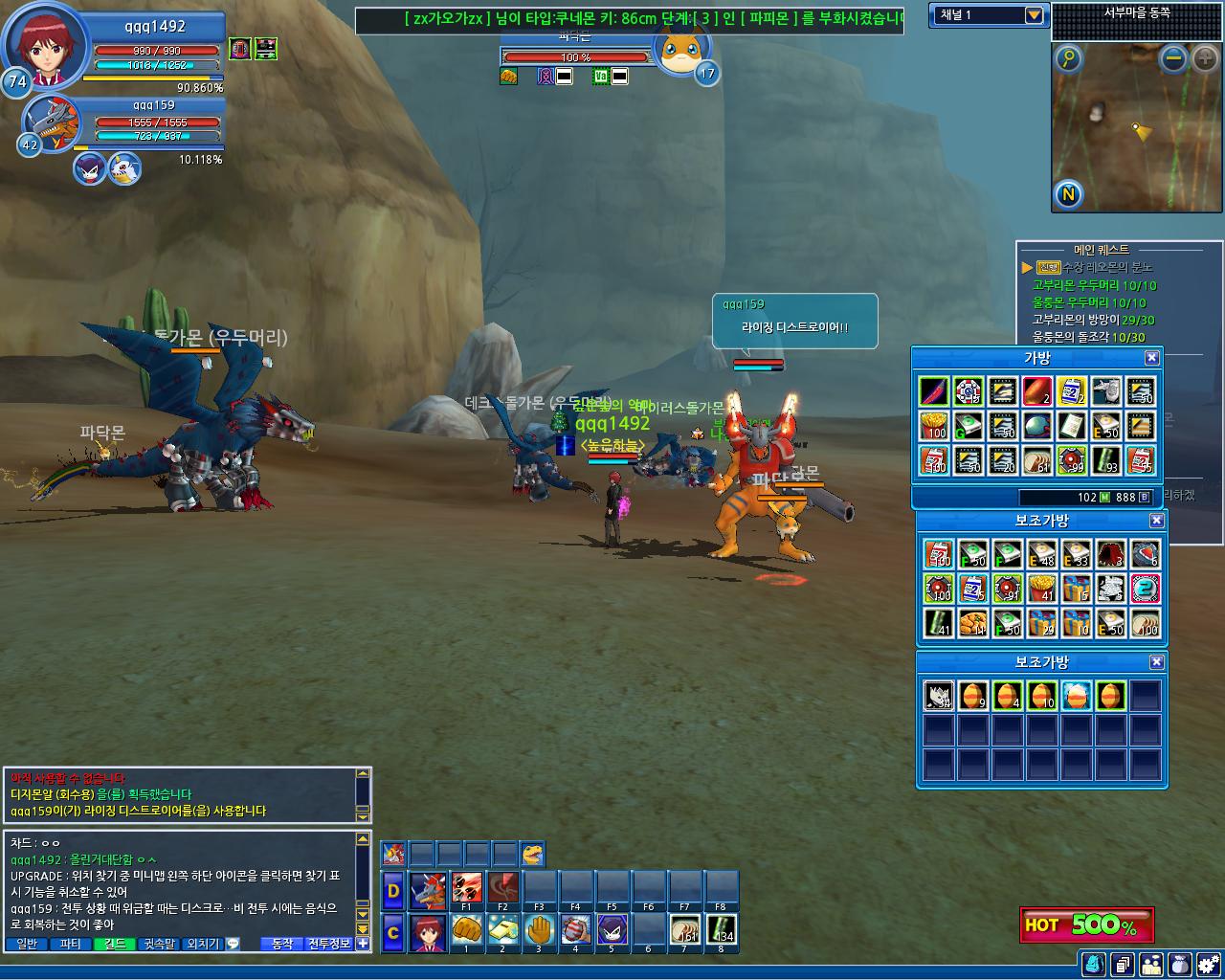Select the yellow Agumon icon in top quick-slot row
The image size is (1225, 980).
point(532,854)
